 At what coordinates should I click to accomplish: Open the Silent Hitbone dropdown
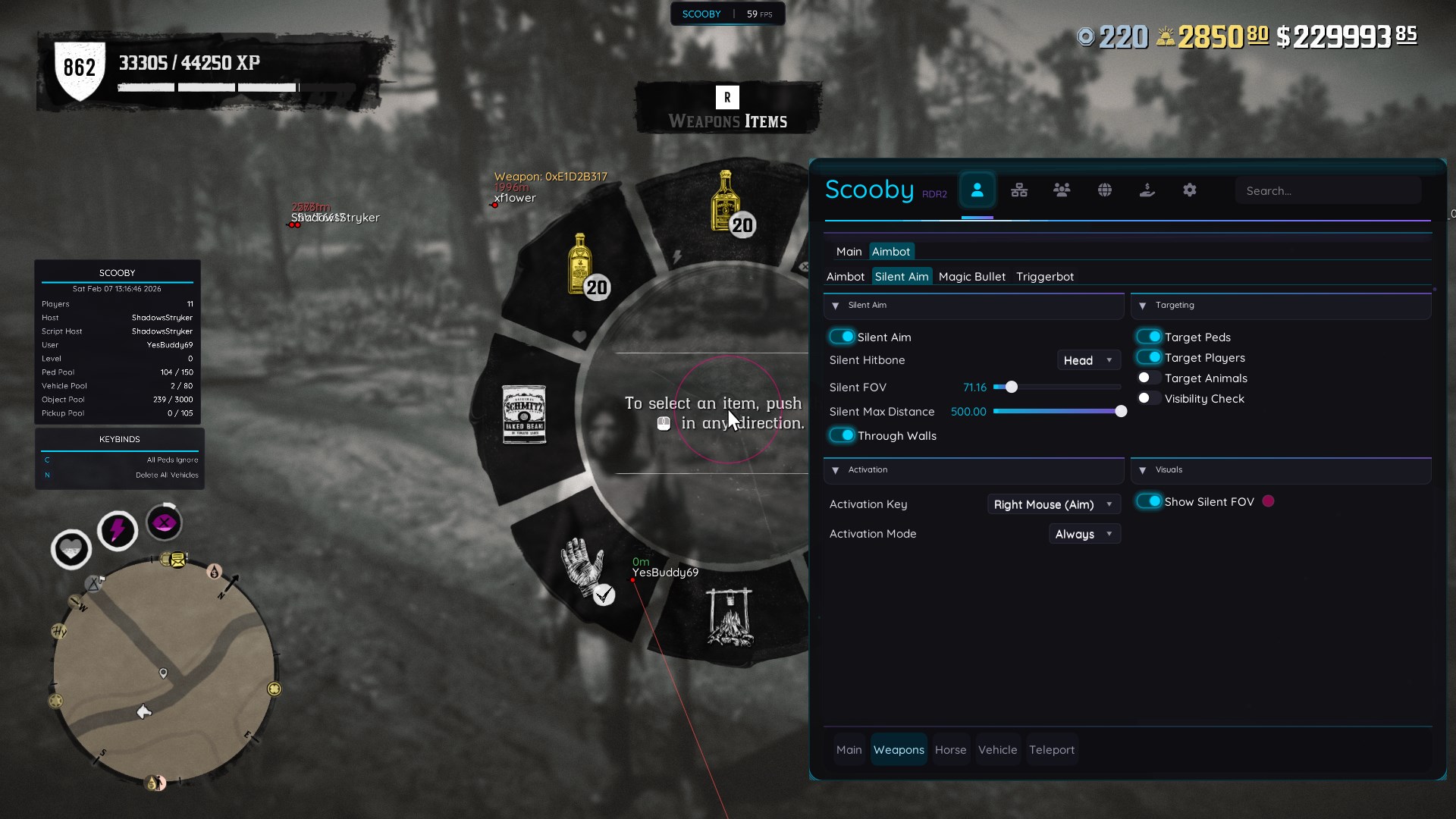[1088, 360]
